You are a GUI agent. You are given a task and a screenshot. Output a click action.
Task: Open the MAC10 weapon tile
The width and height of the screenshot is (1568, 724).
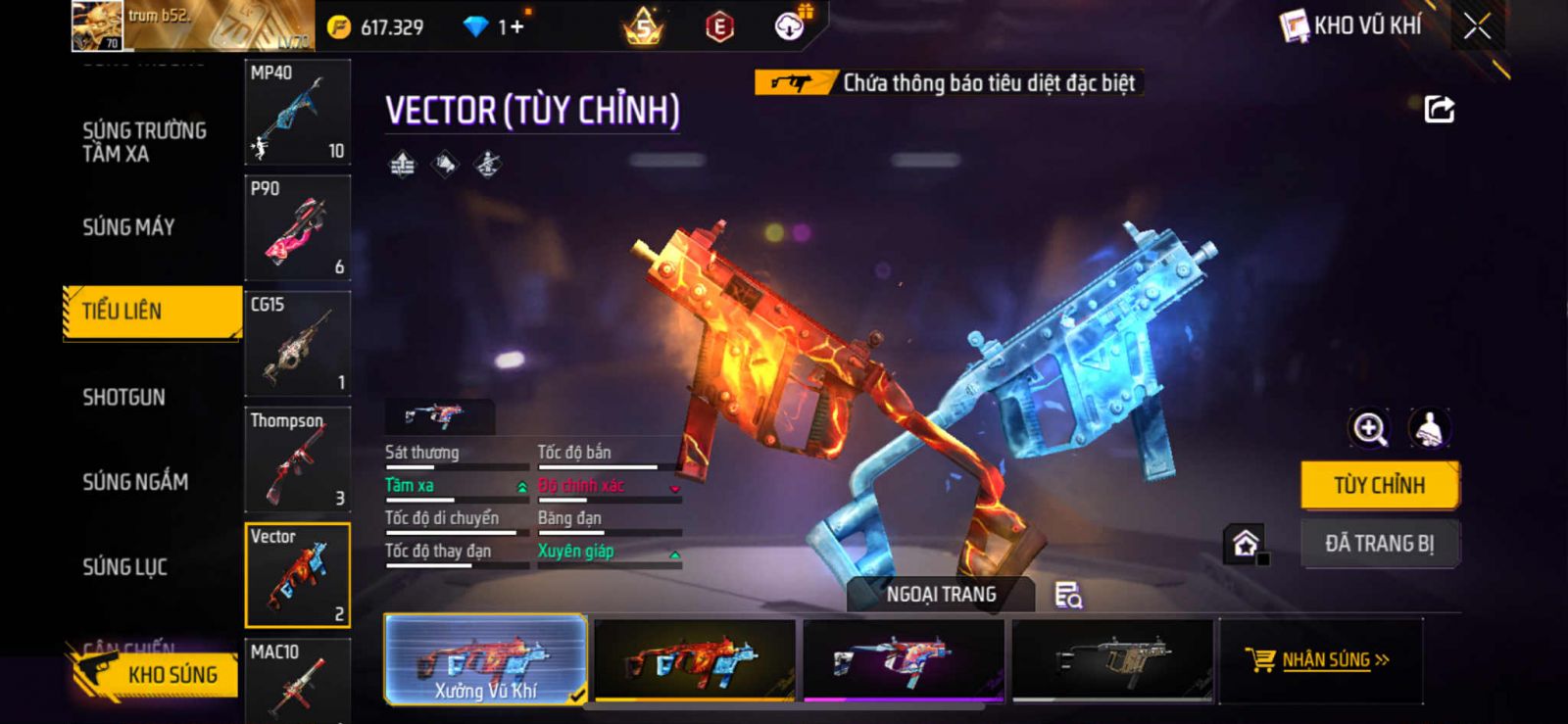tap(297, 680)
